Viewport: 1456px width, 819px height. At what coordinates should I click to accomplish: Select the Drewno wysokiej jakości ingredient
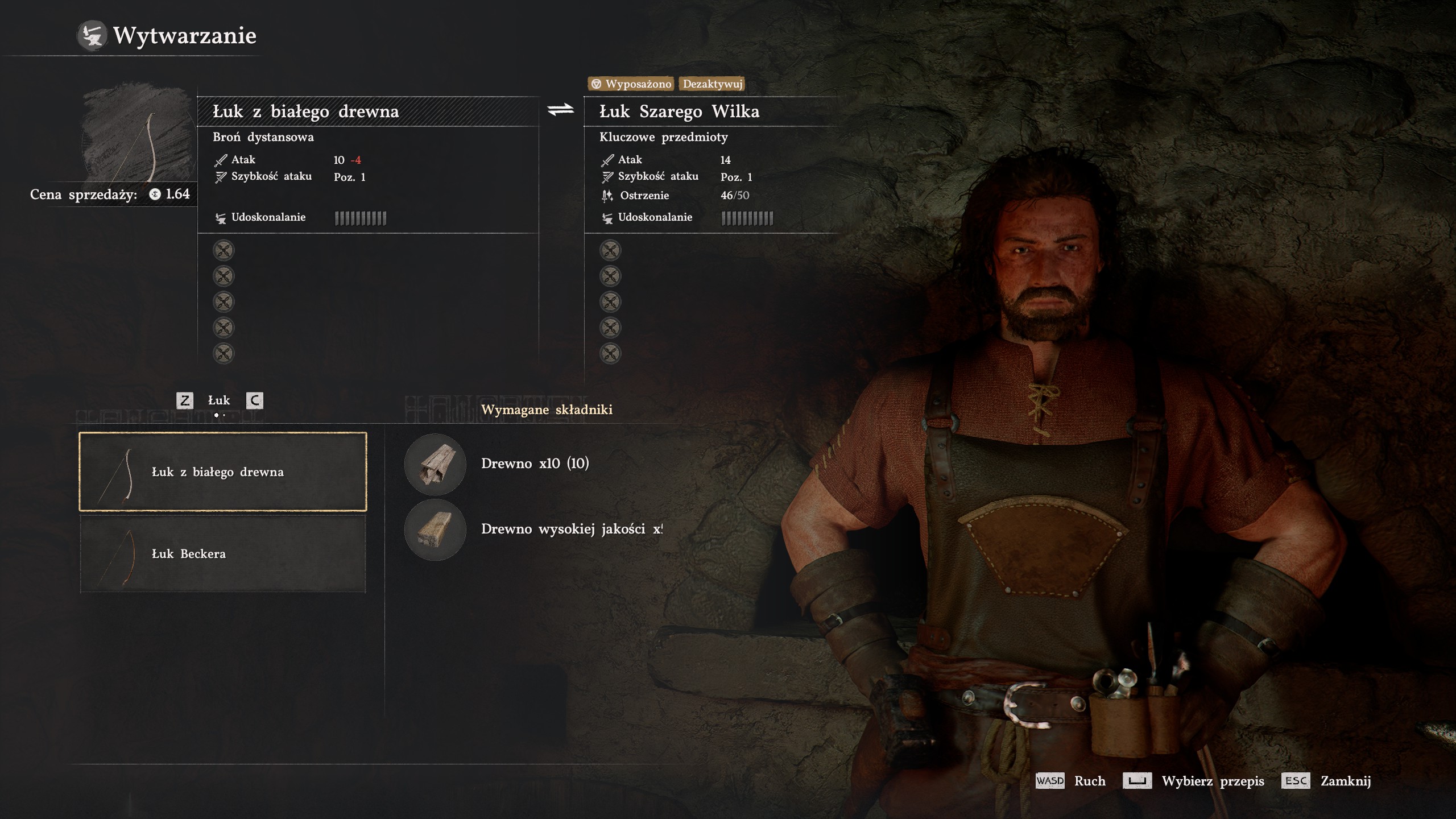[x=435, y=530]
